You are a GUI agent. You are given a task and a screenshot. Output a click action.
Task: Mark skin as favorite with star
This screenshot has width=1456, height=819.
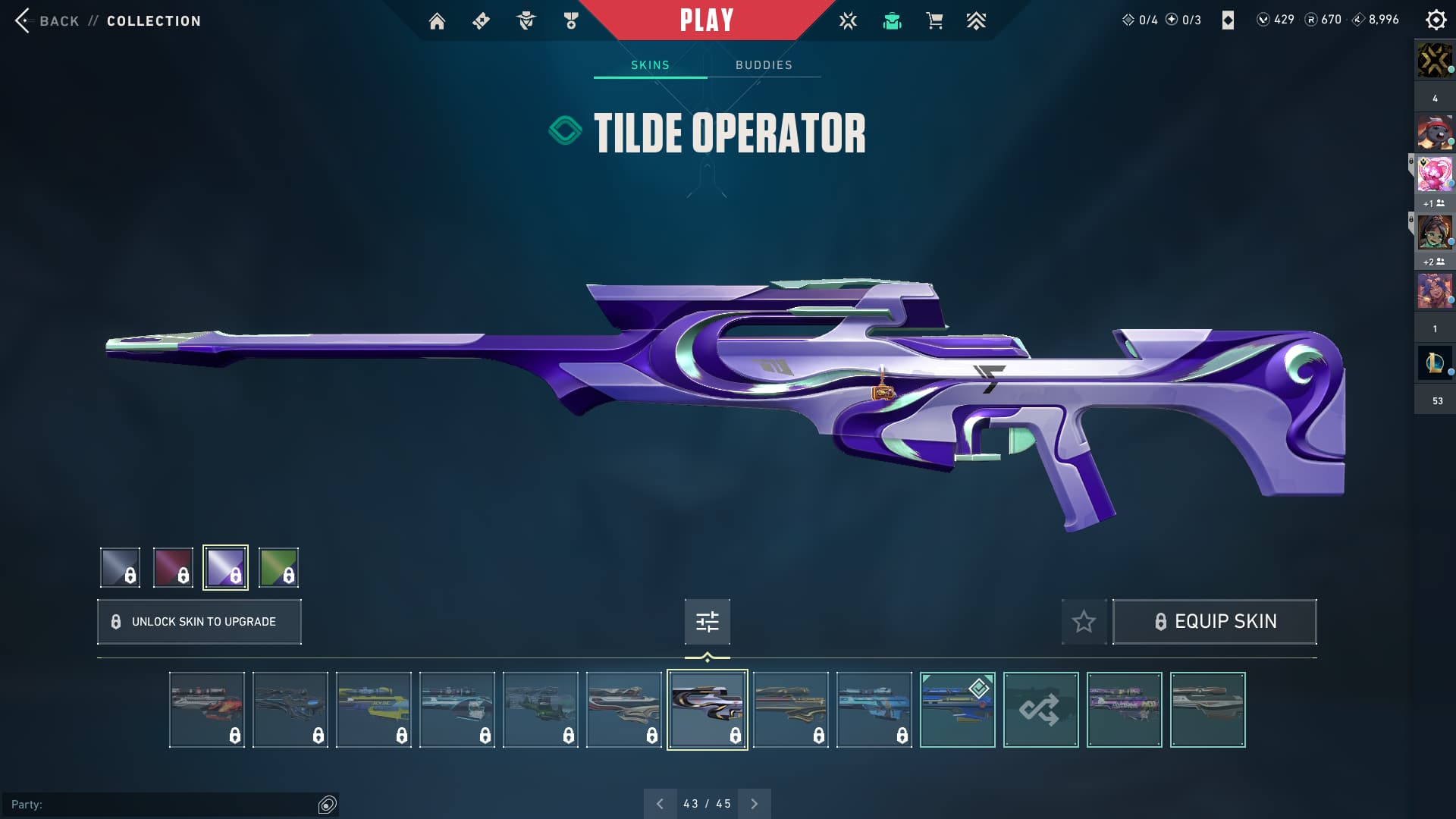point(1084,622)
